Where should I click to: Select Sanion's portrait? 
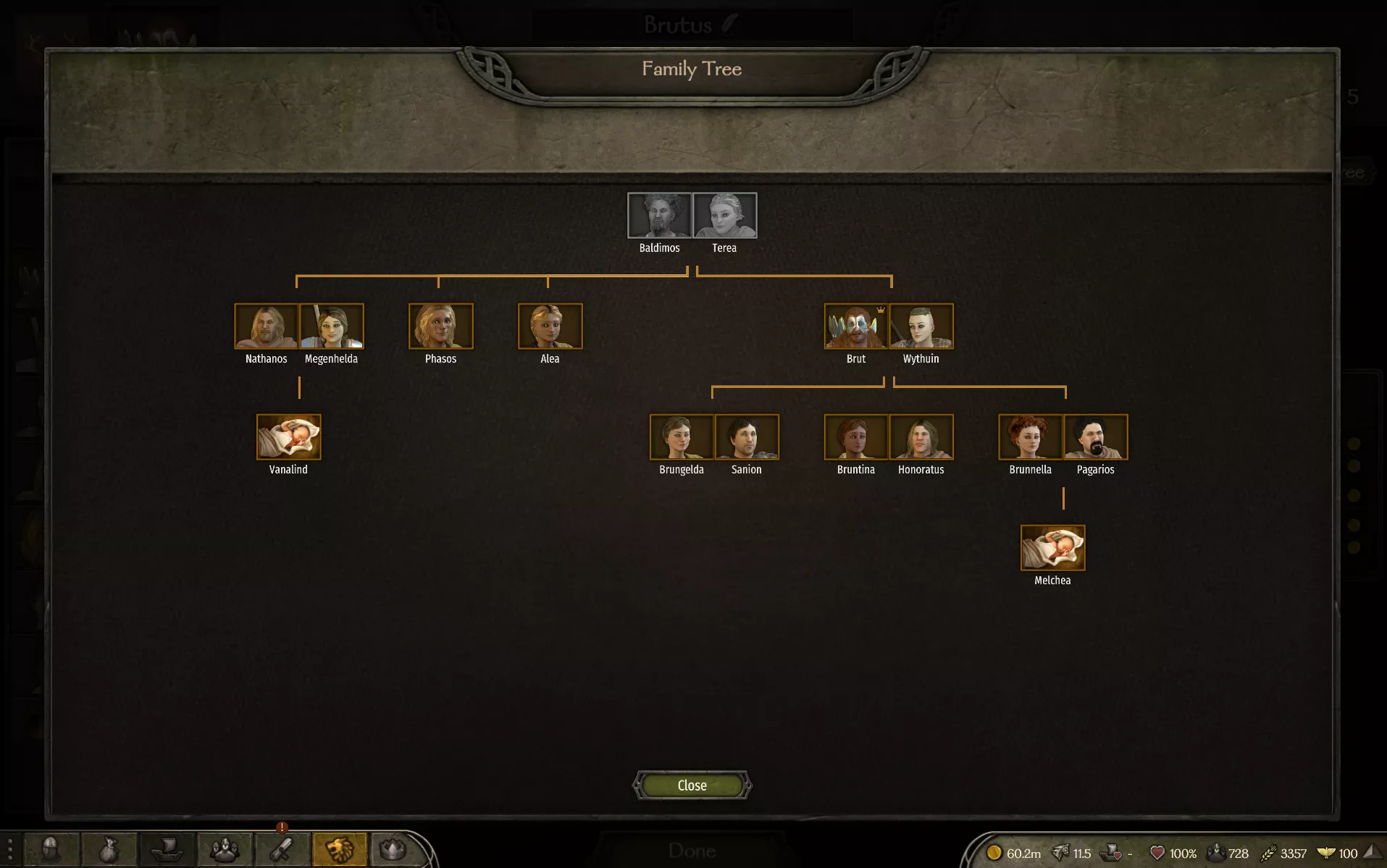coord(746,437)
